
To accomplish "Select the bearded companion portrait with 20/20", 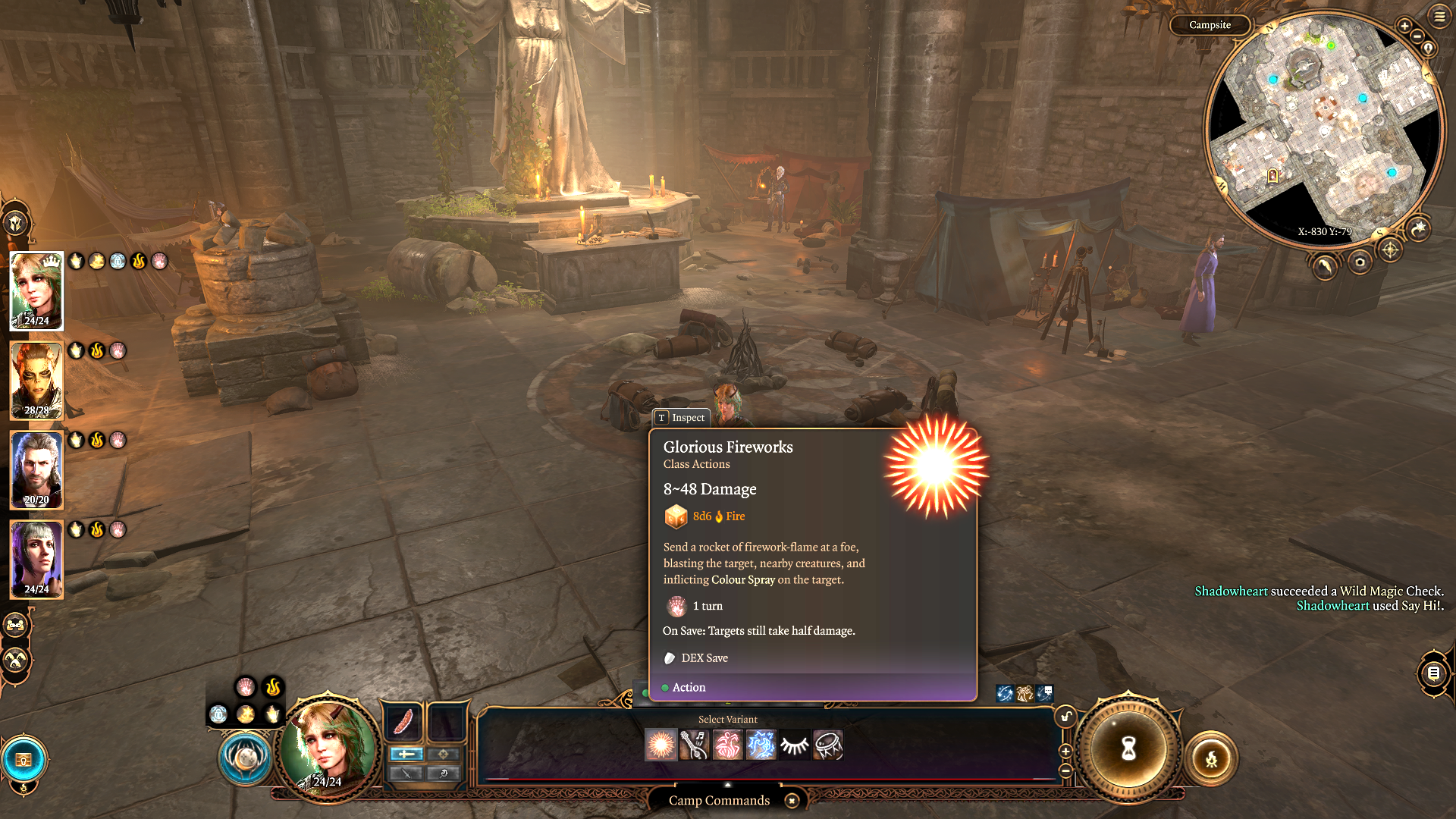I will [x=36, y=470].
